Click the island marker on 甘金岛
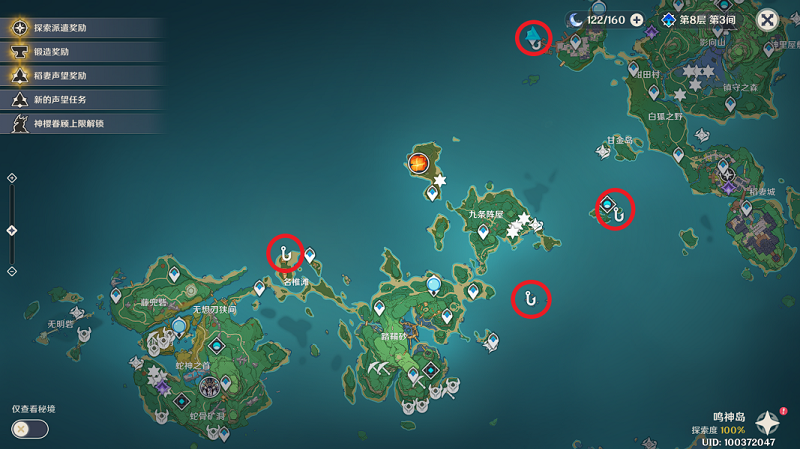 (x=604, y=151)
